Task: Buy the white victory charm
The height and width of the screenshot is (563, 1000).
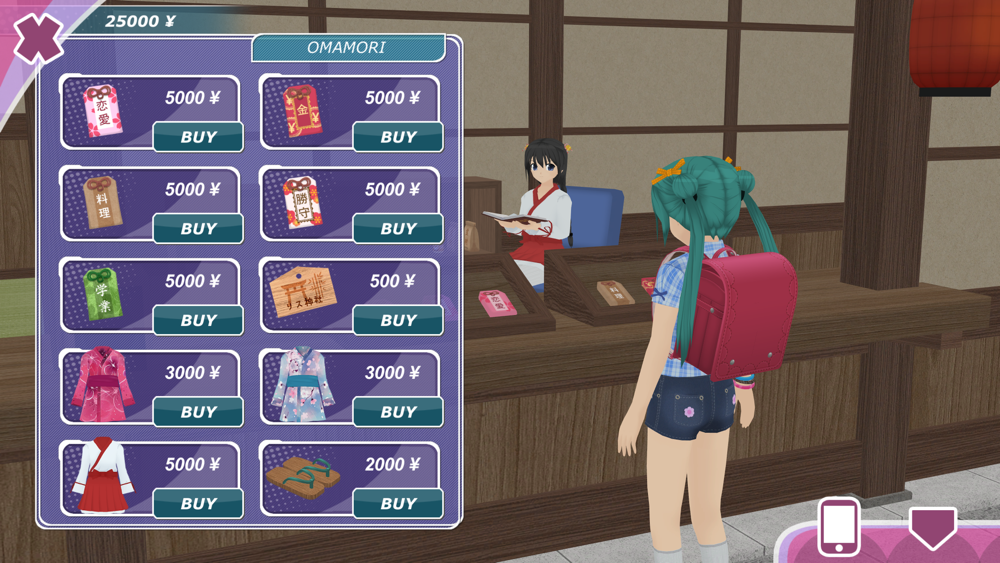Action: (x=398, y=229)
